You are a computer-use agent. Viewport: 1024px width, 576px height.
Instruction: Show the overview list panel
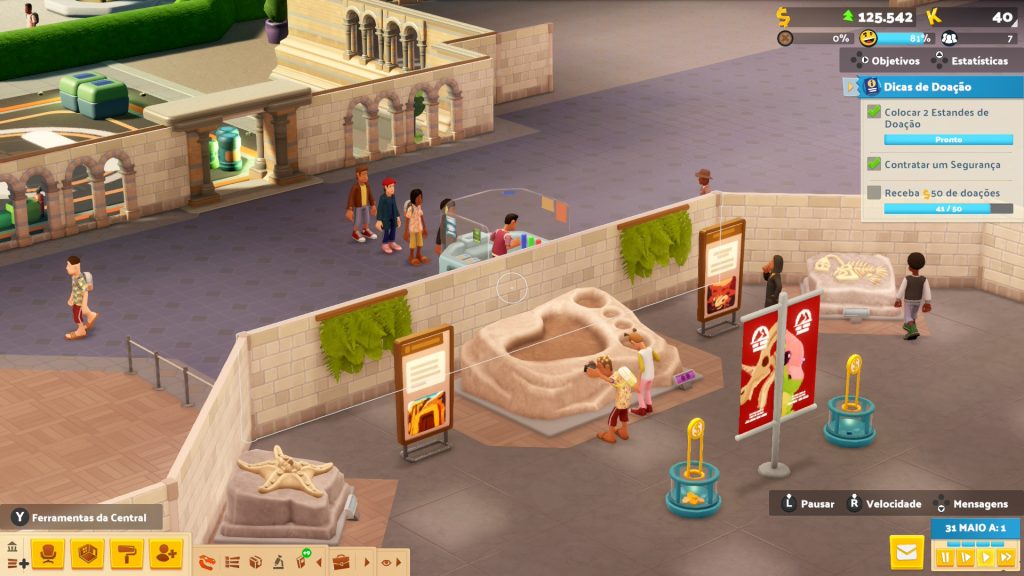point(232,562)
